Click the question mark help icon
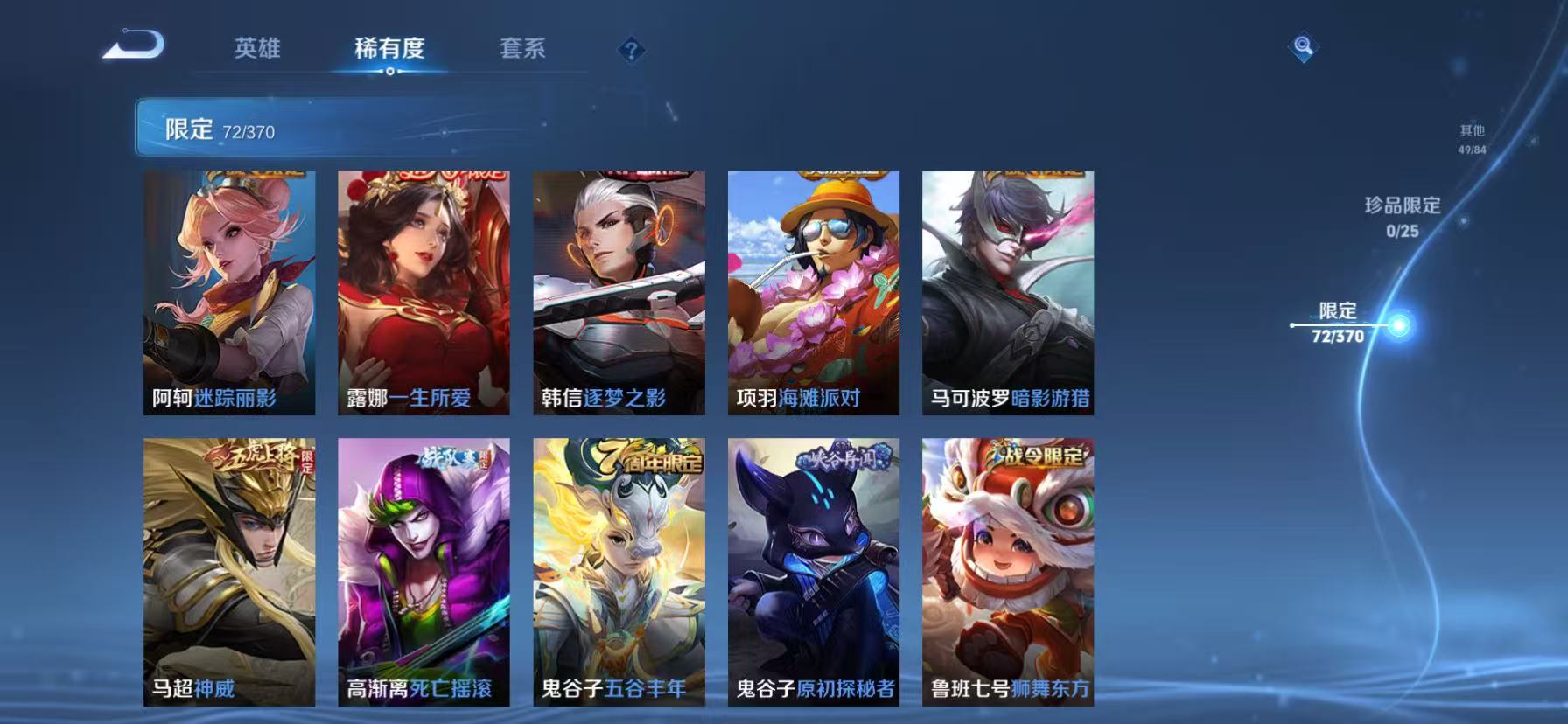This screenshot has height=724, width=1568. coord(632,50)
